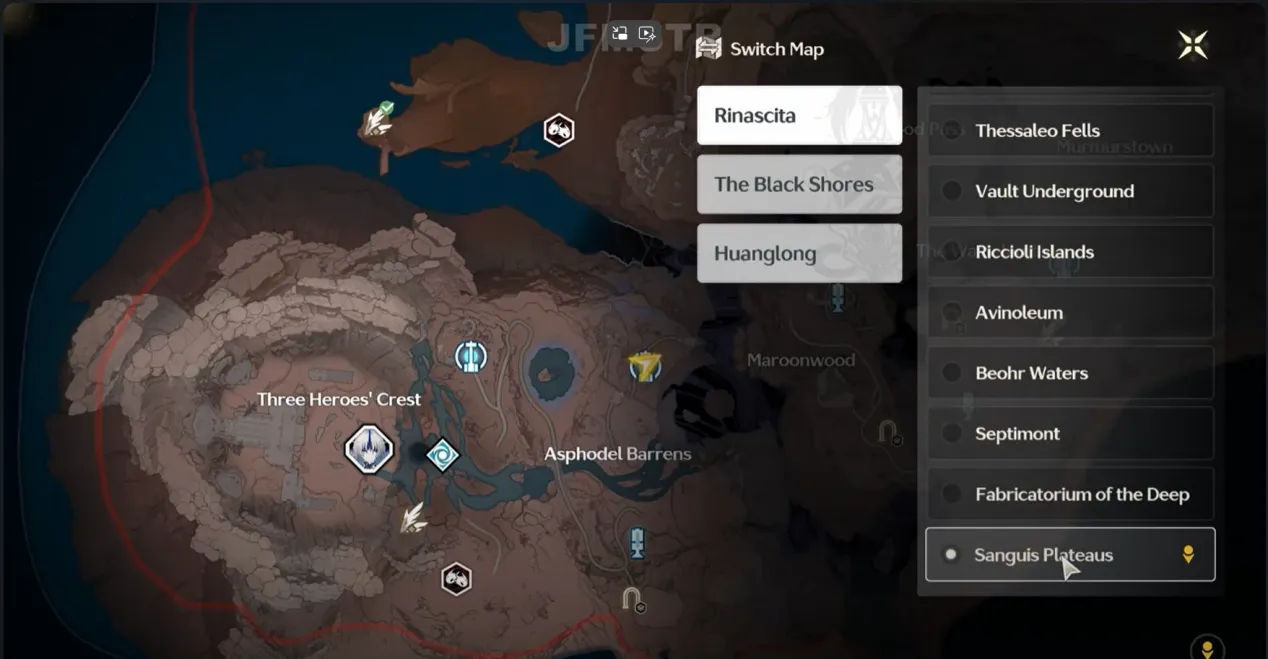
Task: Select the teal swirl diamond map marker
Action: (442, 456)
